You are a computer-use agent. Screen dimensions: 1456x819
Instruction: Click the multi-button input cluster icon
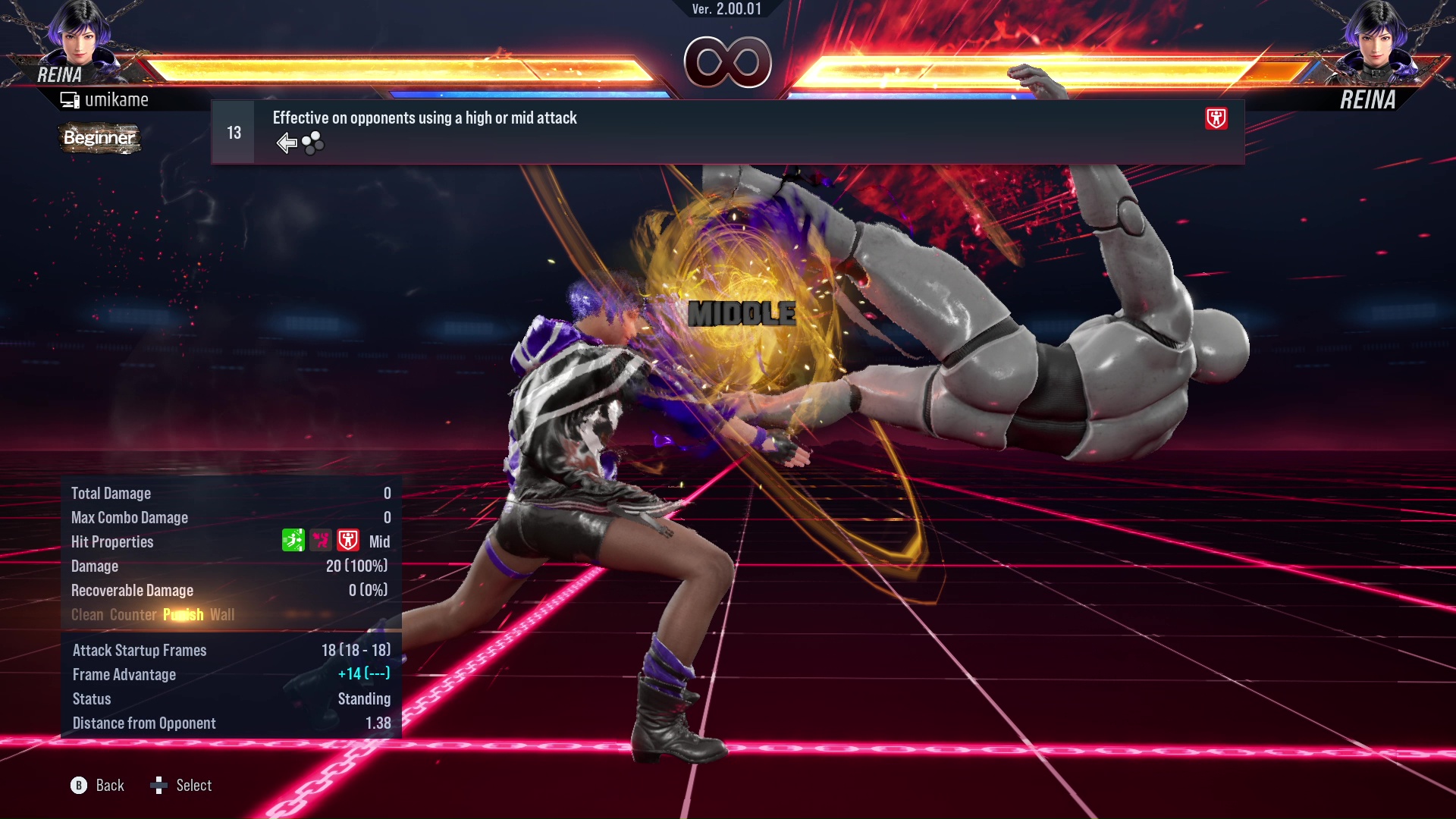[x=312, y=143]
